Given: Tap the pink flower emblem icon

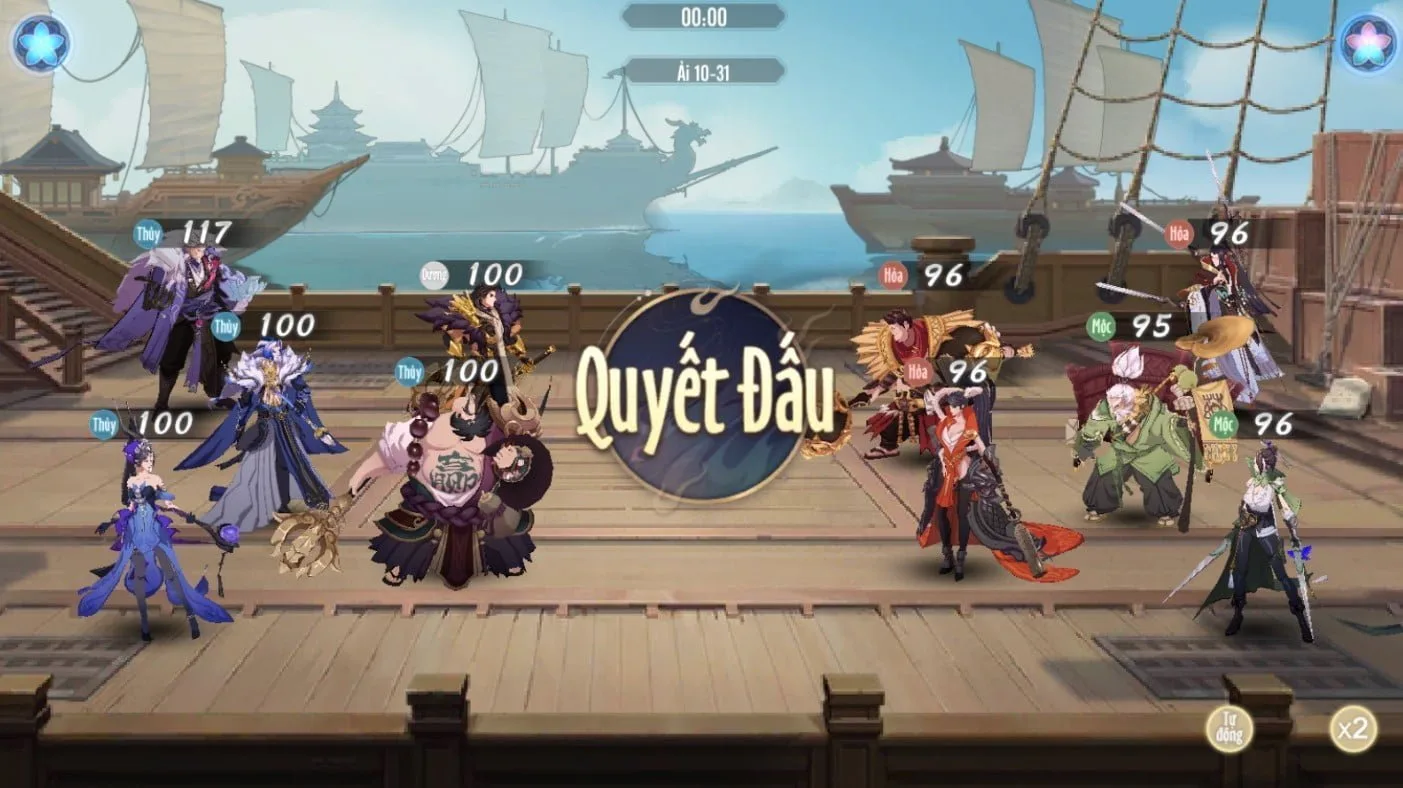Looking at the screenshot, I should (1368, 44).
